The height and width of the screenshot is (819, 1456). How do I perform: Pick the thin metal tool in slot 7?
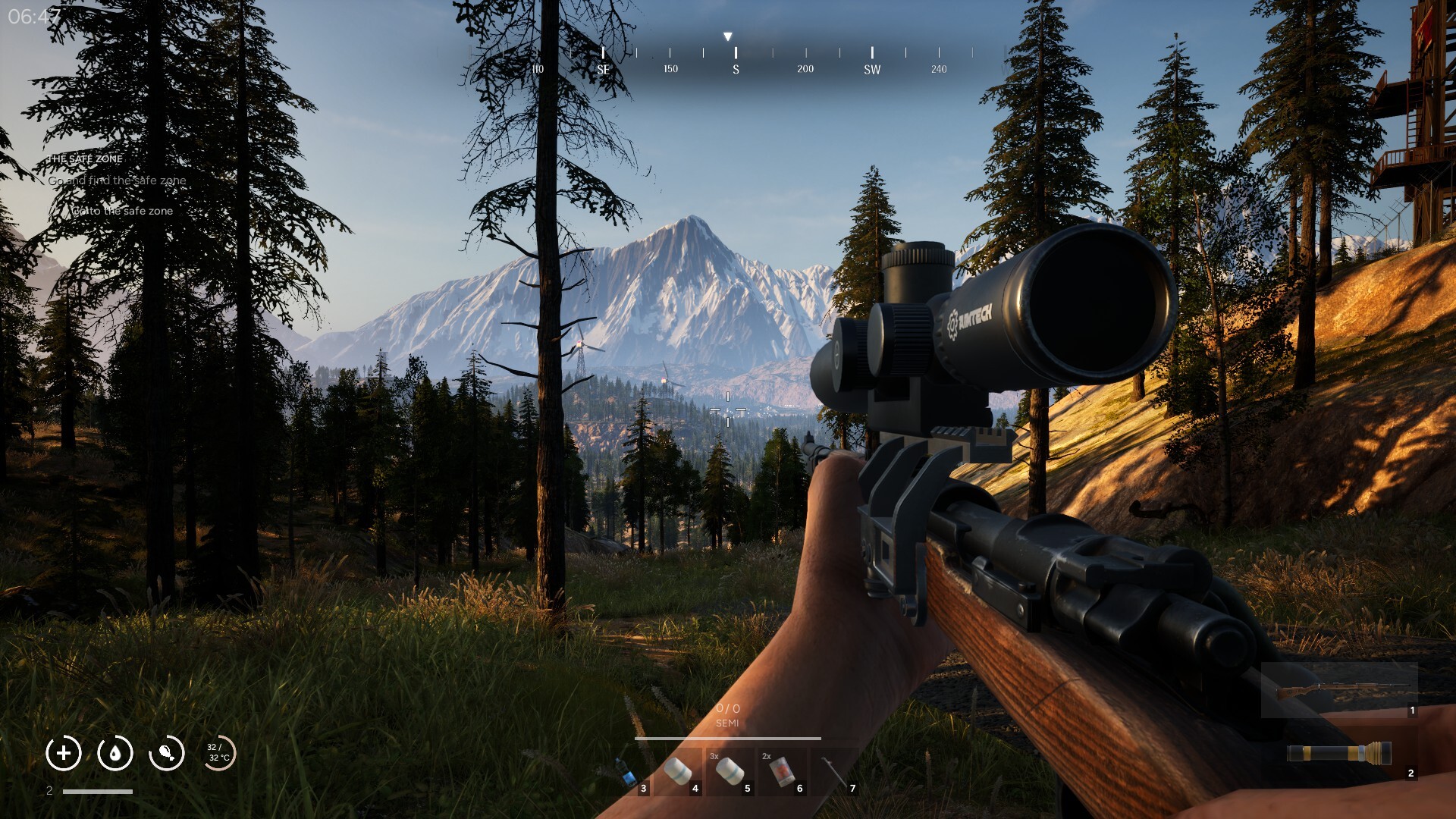point(834,772)
